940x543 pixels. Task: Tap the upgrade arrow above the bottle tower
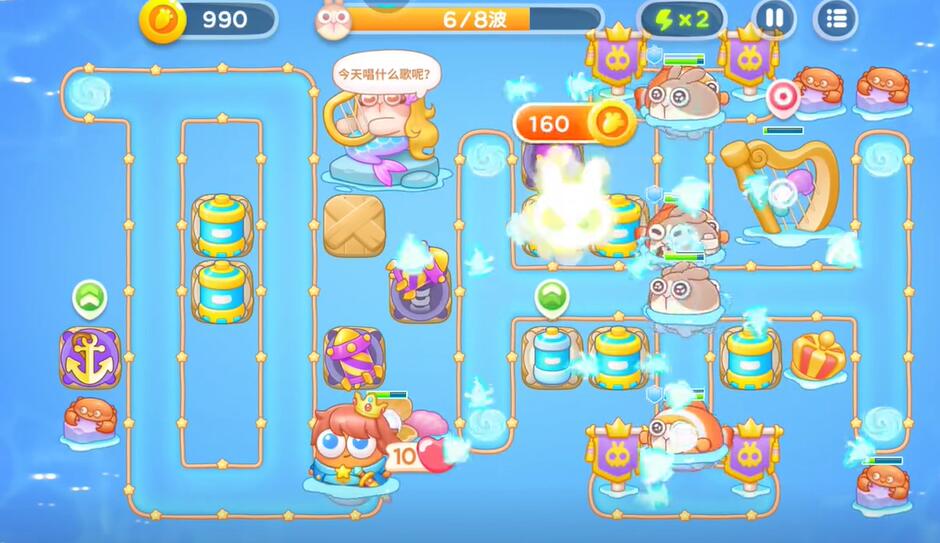[551, 296]
